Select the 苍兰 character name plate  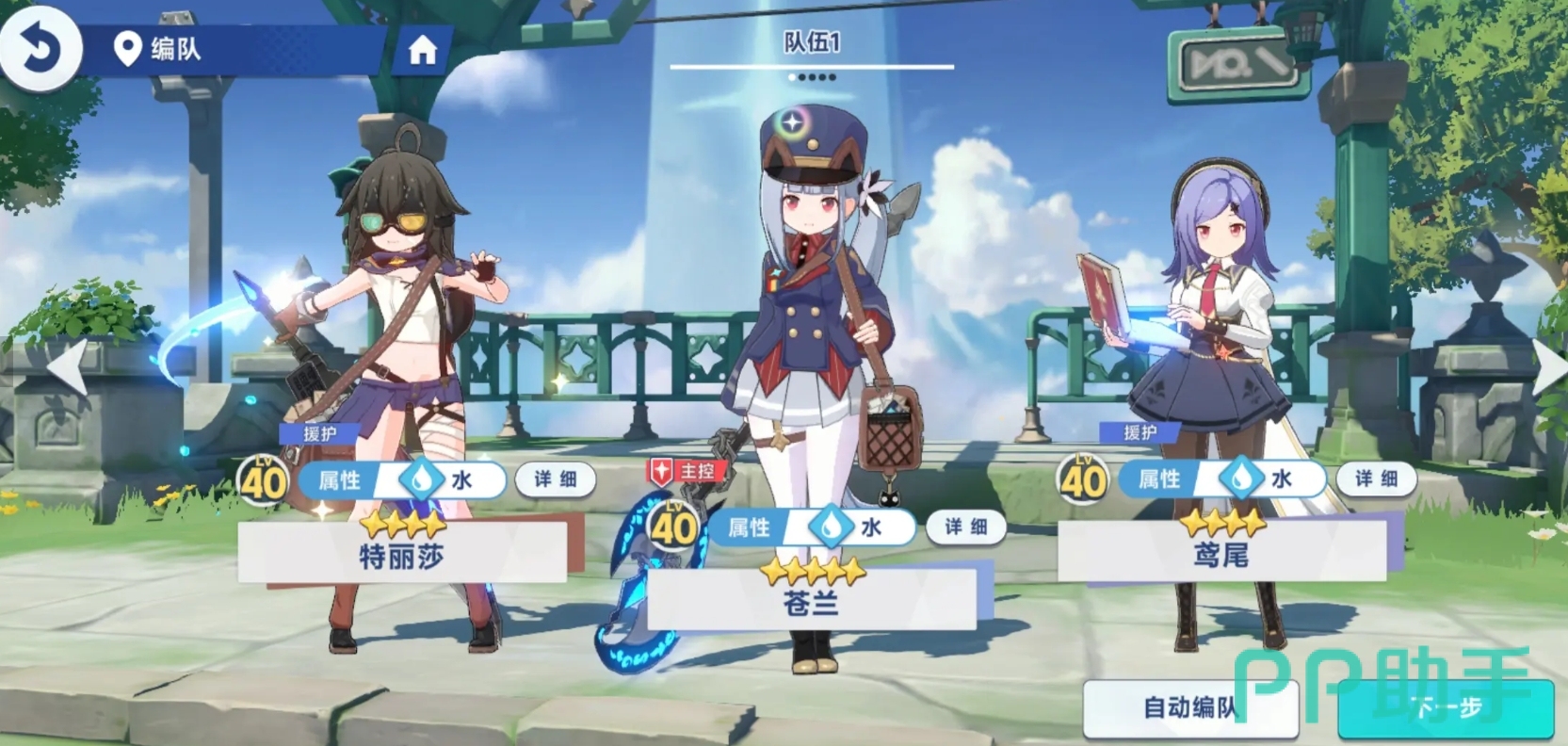point(811,602)
